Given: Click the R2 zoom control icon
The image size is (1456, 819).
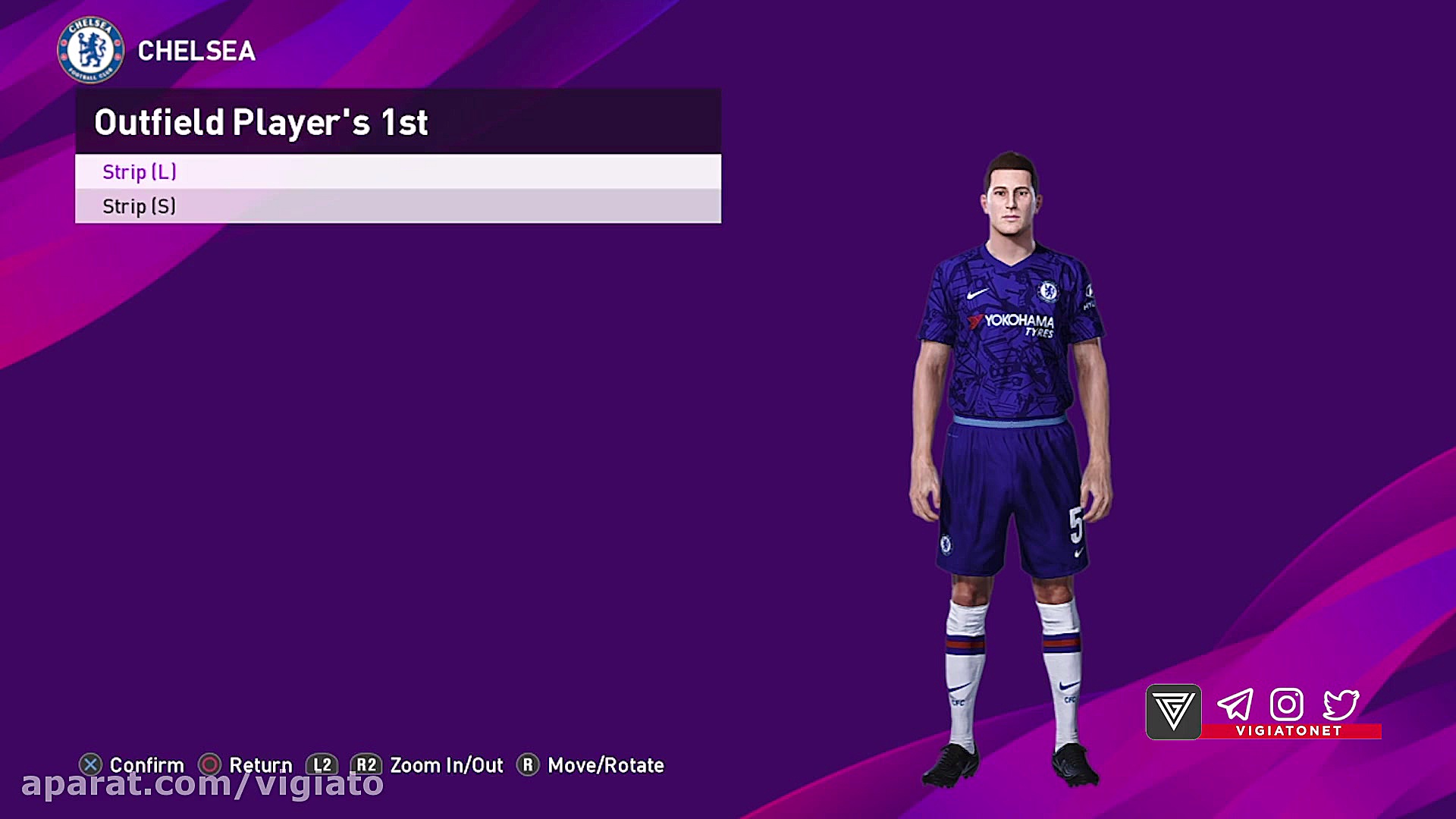Looking at the screenshot, I should (367, 765).
